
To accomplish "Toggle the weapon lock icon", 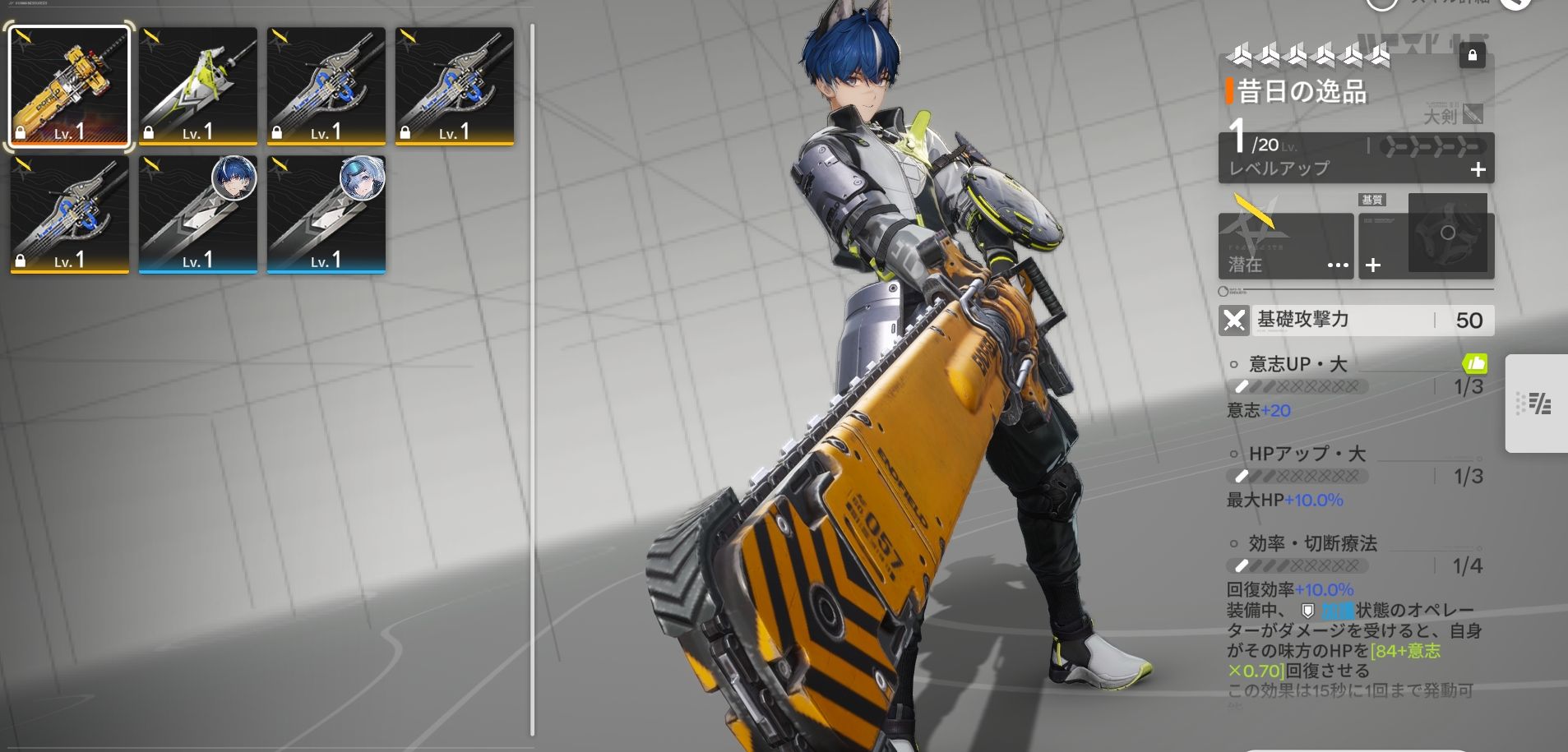I will click(1472, 56).
